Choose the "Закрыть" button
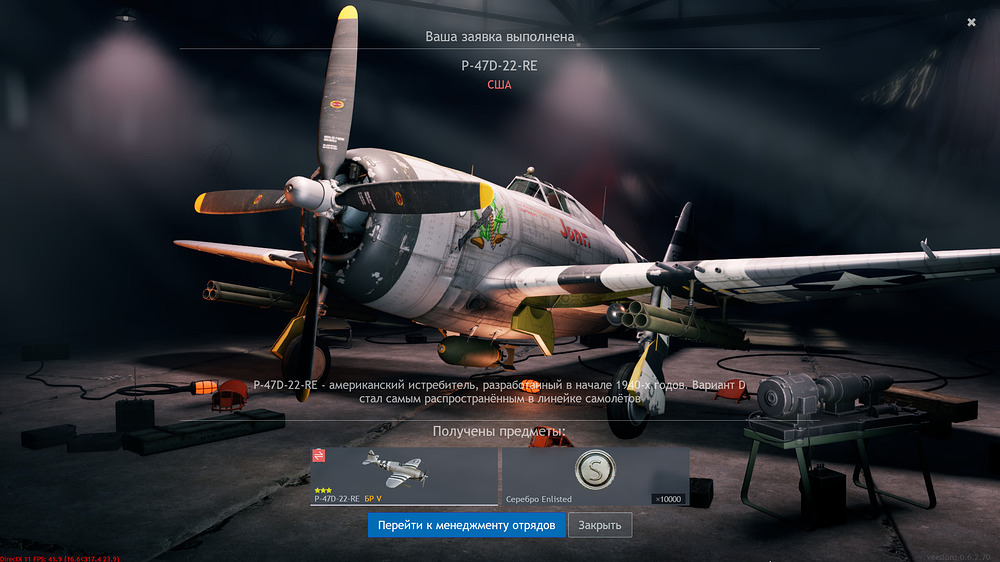1000x562 pixels. pos(600,525)
